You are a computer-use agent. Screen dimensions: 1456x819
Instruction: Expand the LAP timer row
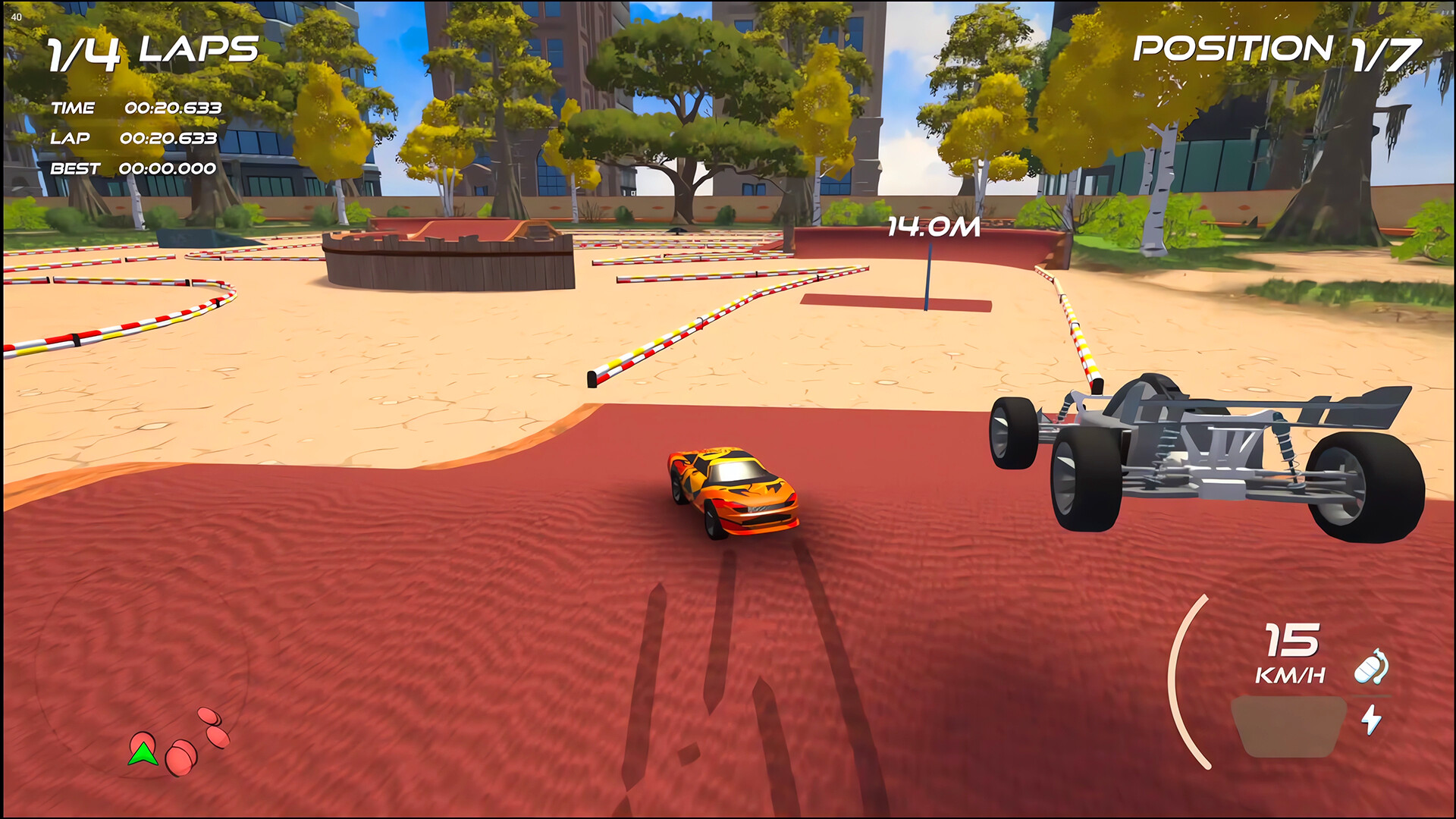pos(133,139)
